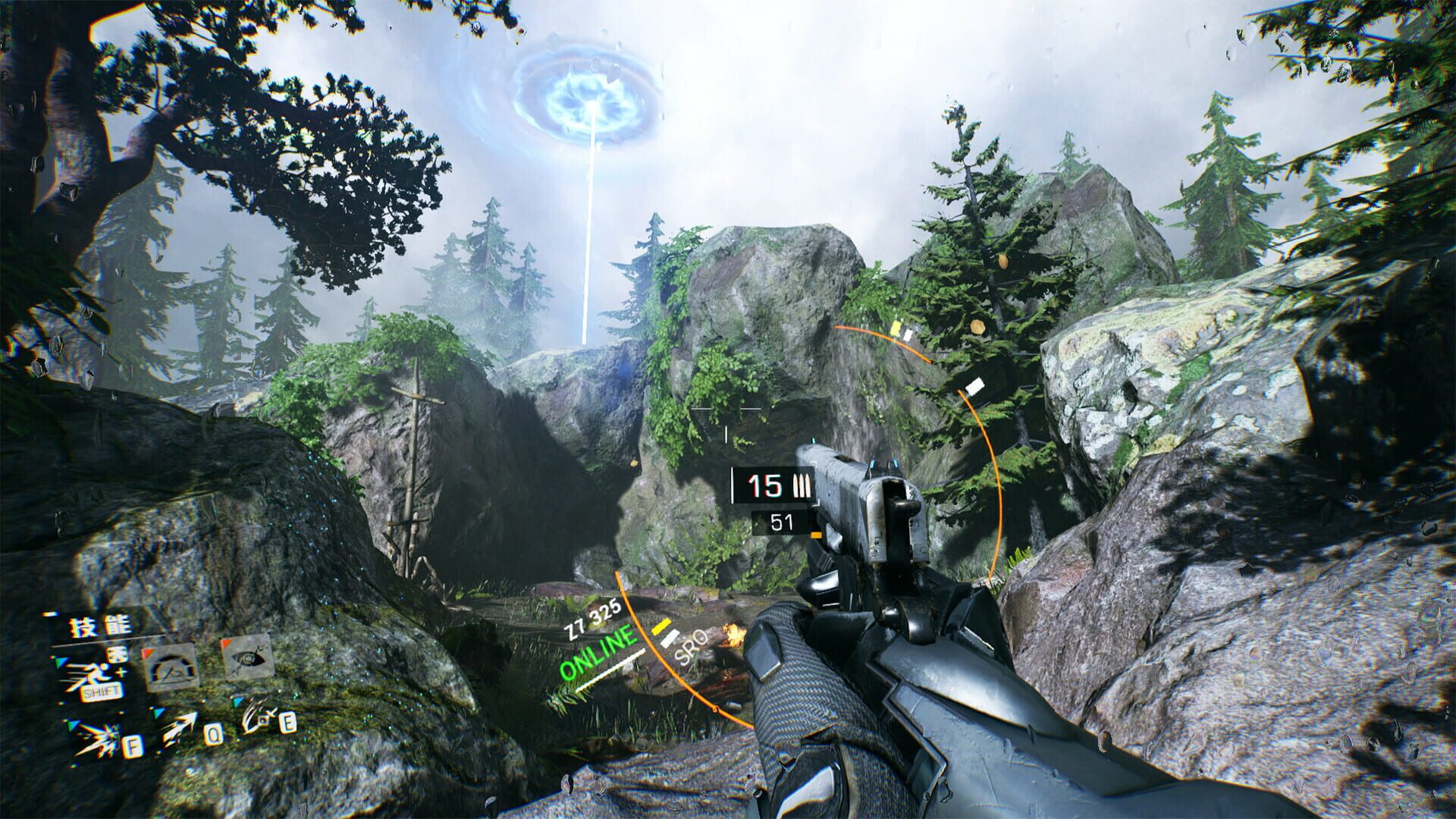Toggle the orange corner marker on the stim icon

coord(147,652)
